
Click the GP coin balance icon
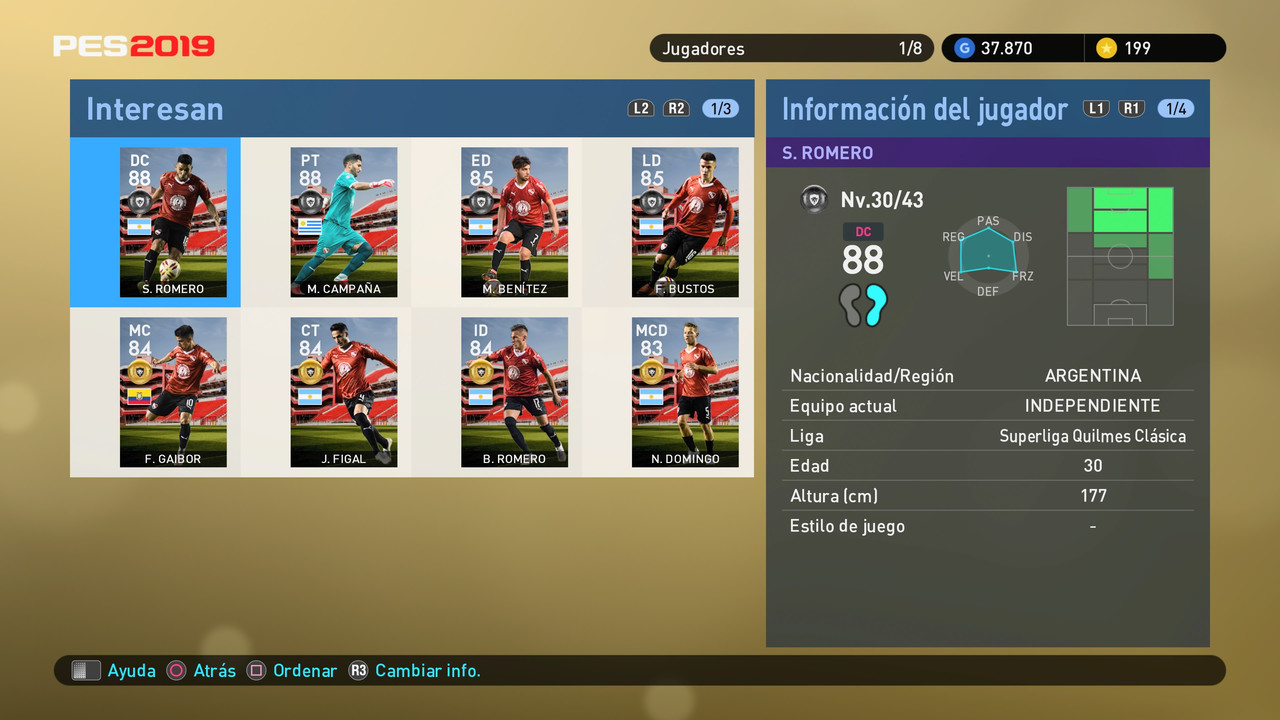tap(963, 47)
